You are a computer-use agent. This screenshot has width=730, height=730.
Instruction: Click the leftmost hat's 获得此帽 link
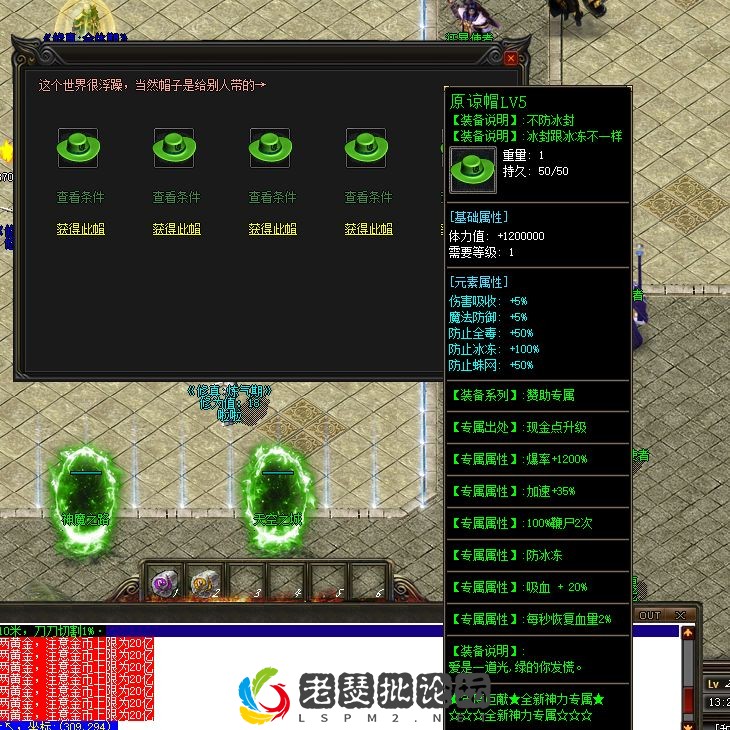[x=80, y=229]
